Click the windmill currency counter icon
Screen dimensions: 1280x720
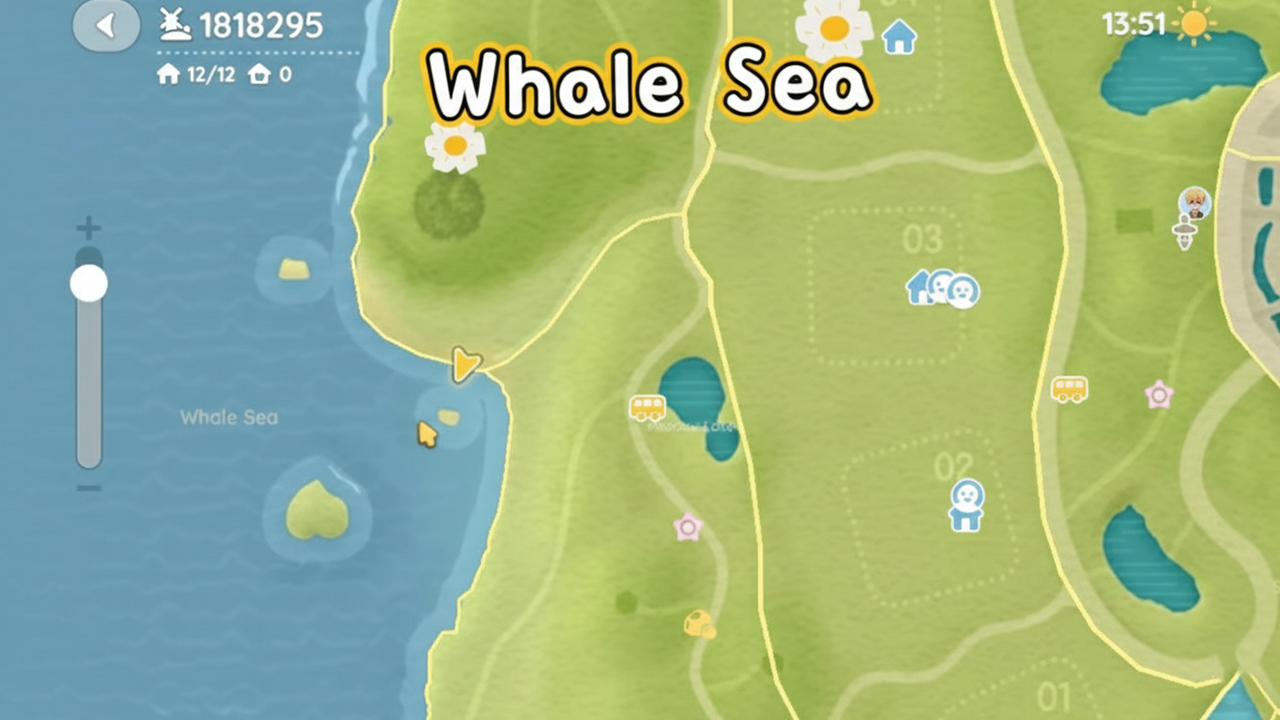click(175, 24)
